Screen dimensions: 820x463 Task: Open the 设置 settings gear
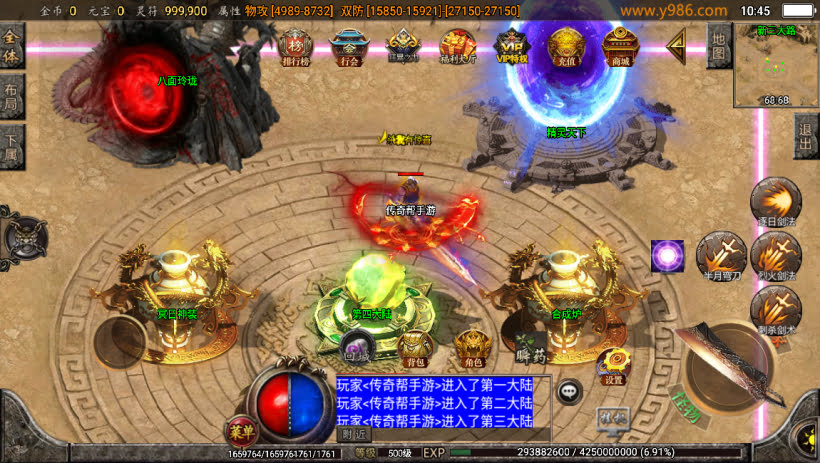coord(613,366)
